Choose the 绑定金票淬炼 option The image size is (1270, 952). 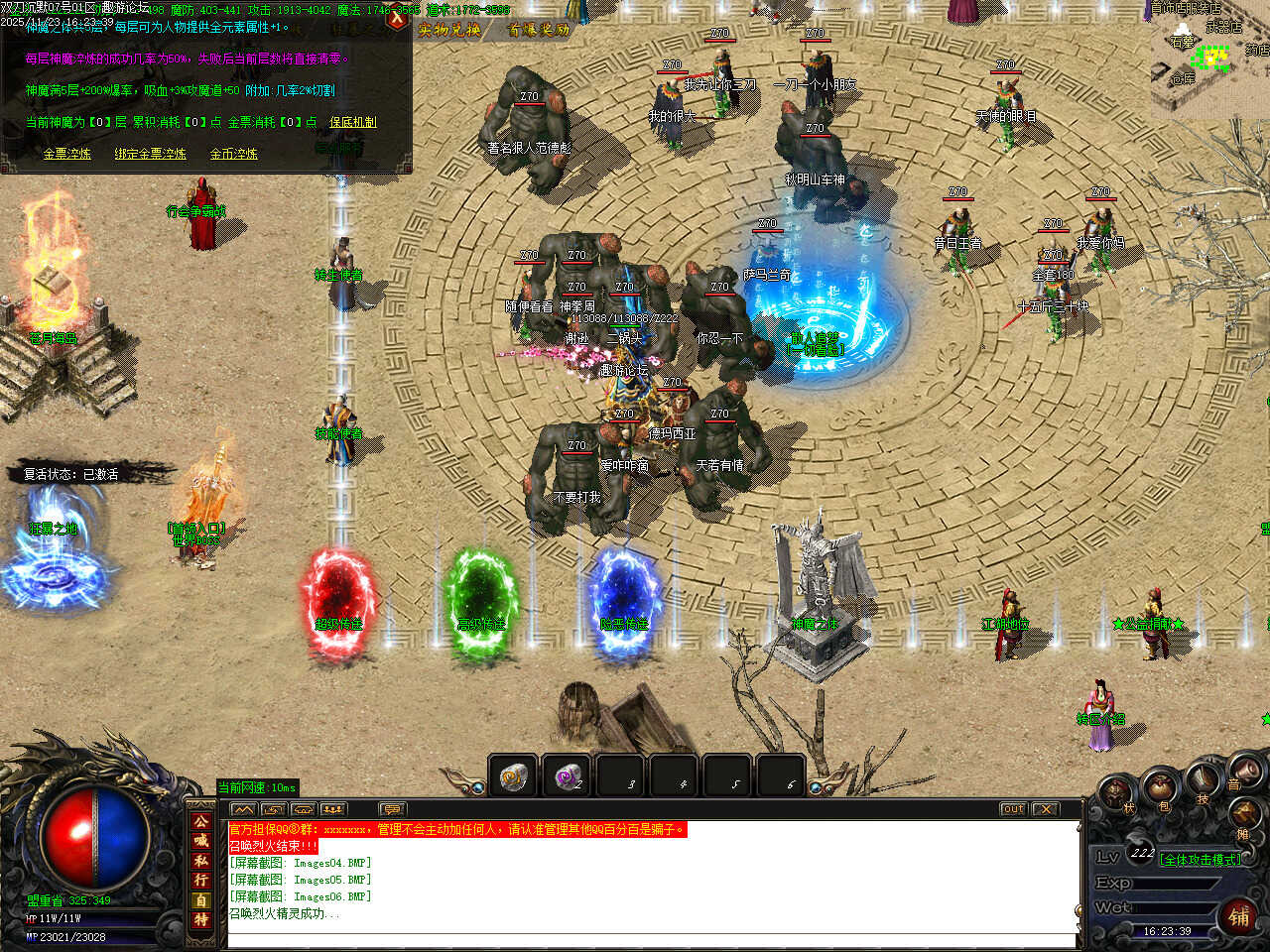(x=150, y=154)
